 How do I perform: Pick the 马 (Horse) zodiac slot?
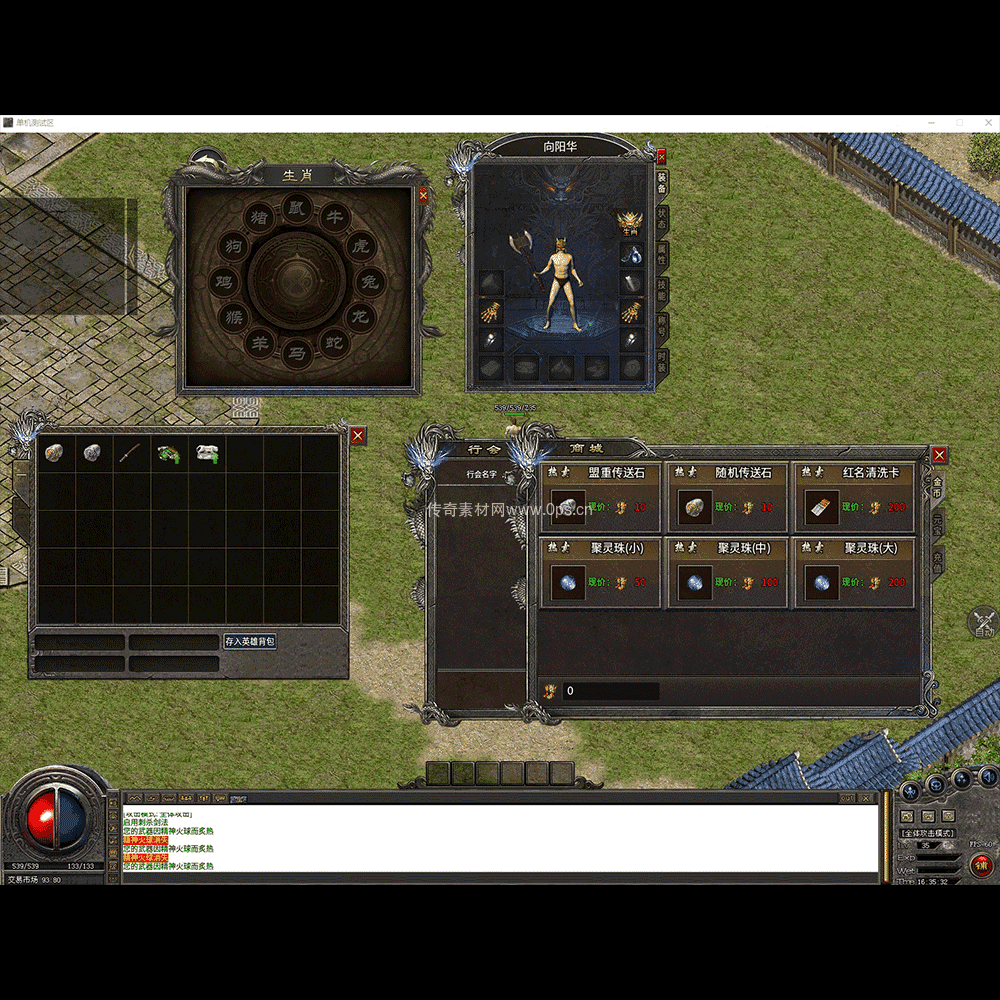click(297, 352)
